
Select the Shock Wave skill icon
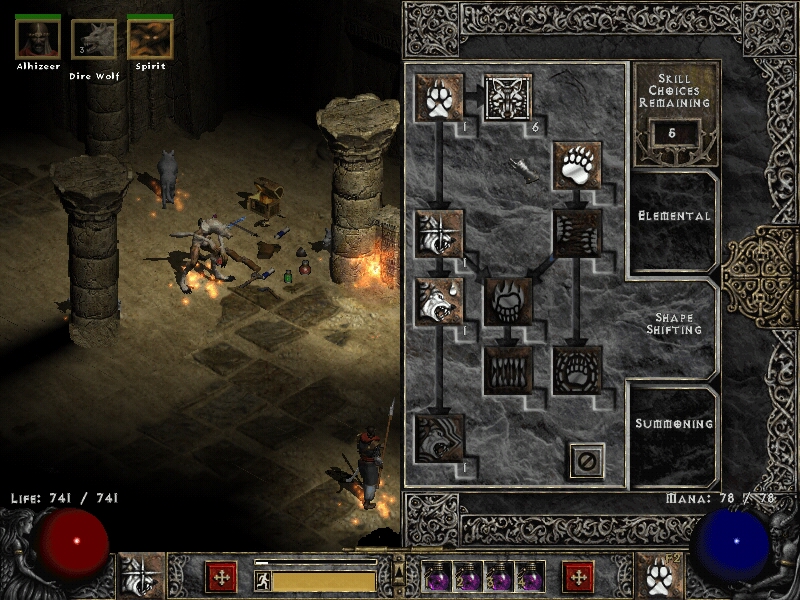[x=577, y=369]
